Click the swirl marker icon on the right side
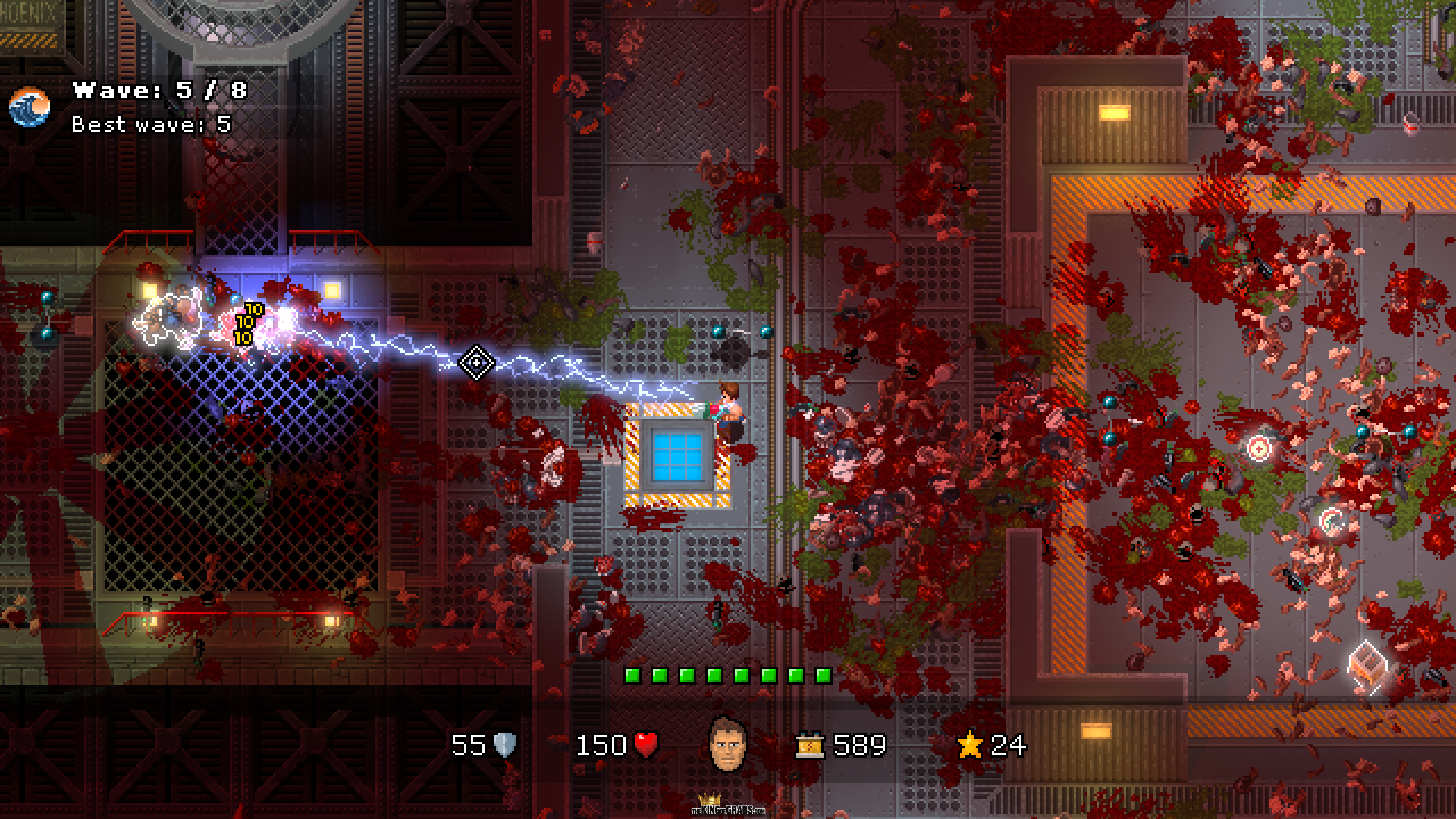 click(x=1333, y=522)
